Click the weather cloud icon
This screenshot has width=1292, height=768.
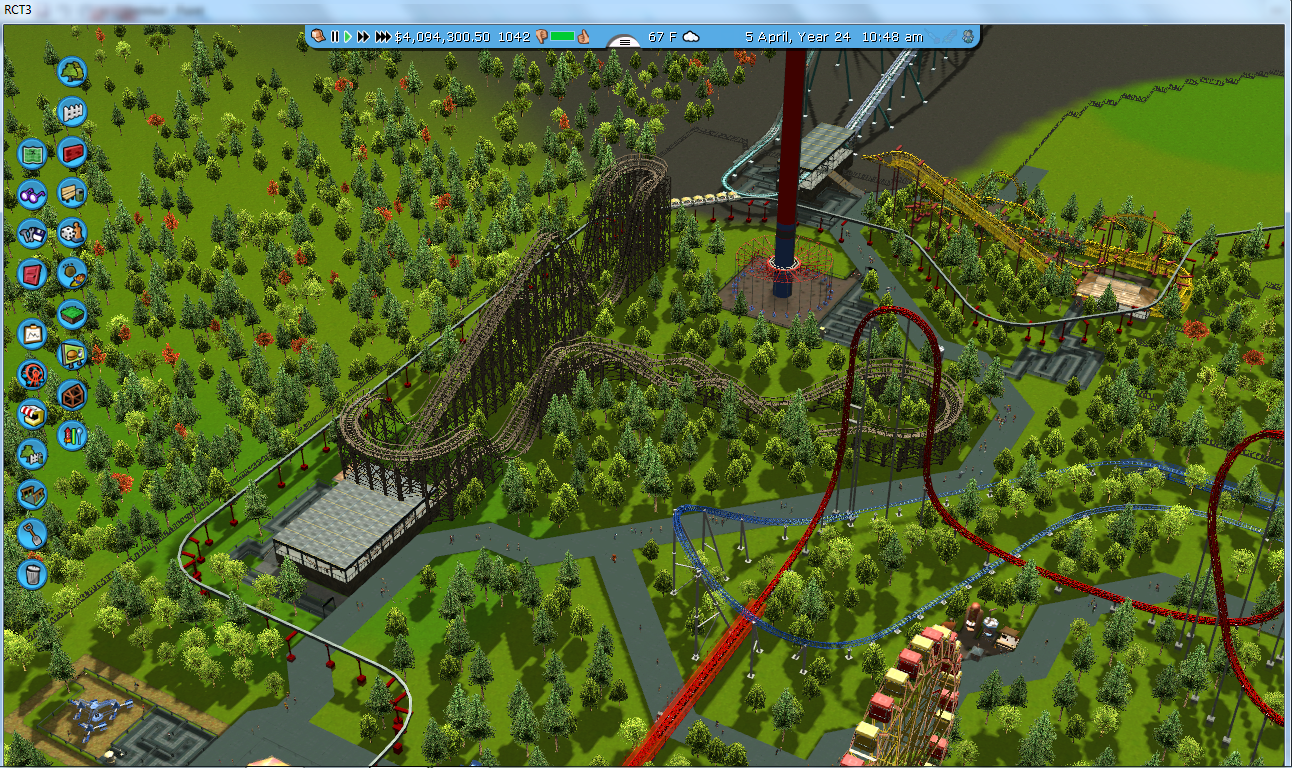point(691,37)
